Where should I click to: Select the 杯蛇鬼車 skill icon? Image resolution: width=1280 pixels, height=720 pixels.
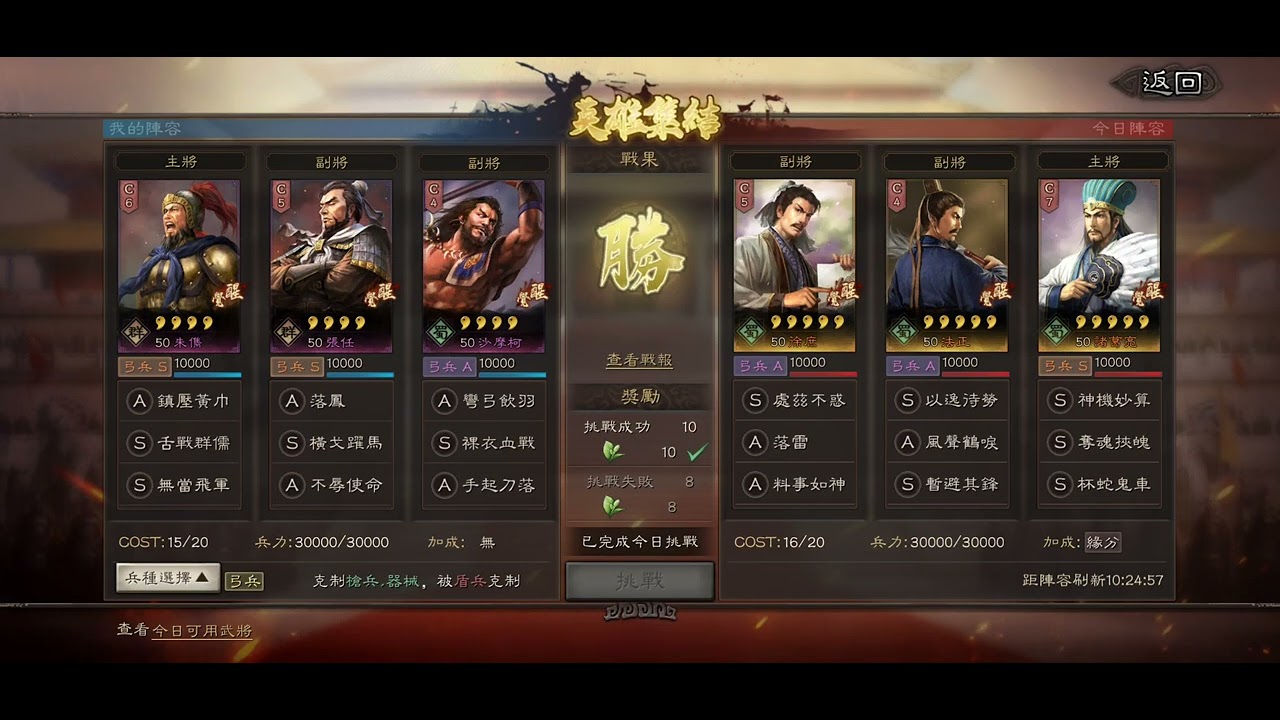pos(1099,486)
